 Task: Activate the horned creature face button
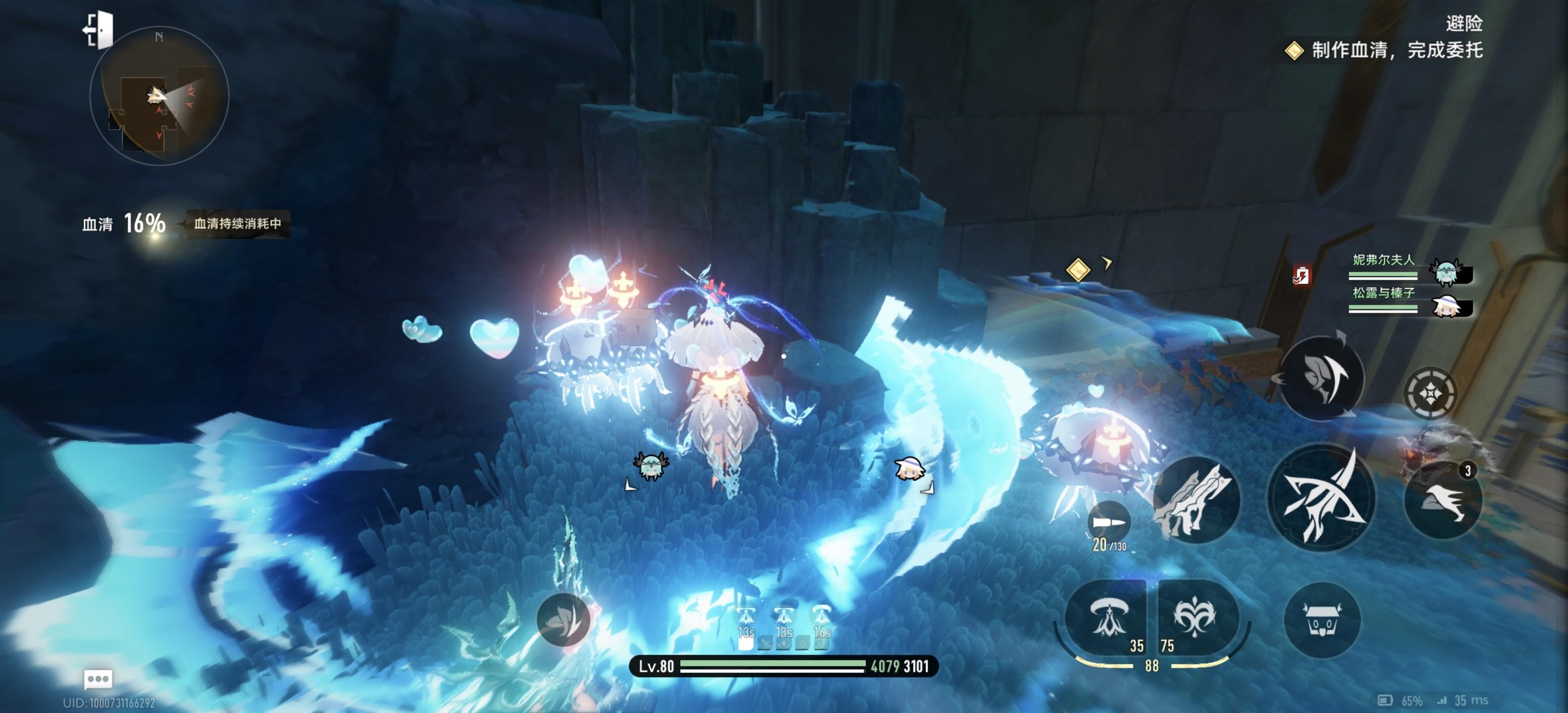1321,620
